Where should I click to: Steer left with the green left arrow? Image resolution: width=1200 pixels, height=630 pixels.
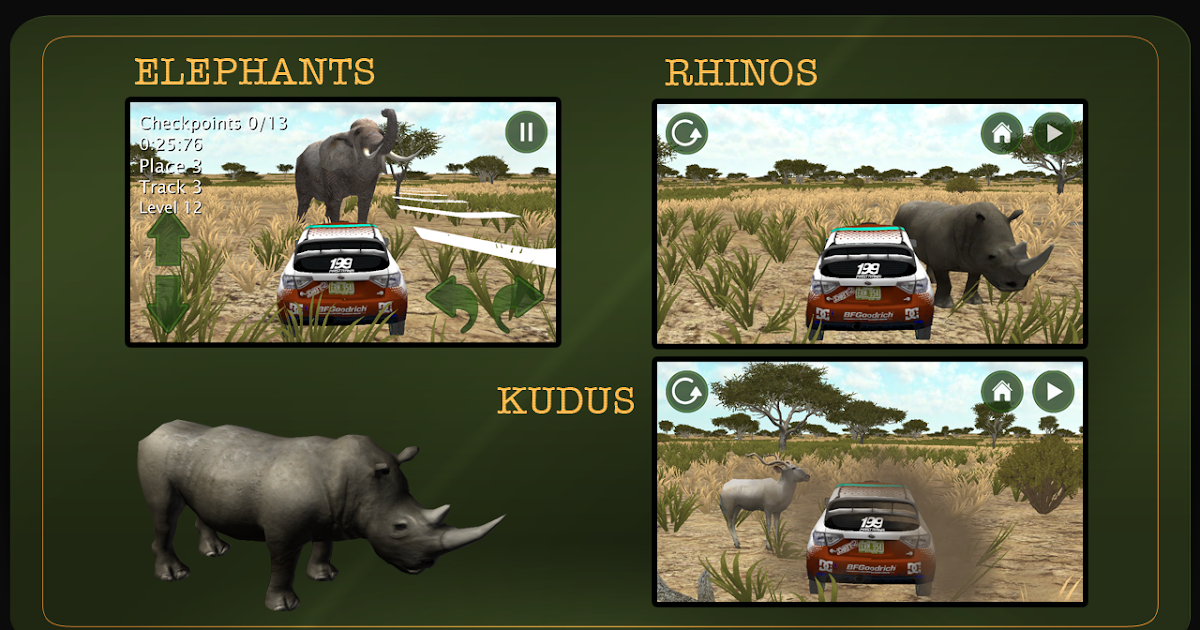click(451, 300)
